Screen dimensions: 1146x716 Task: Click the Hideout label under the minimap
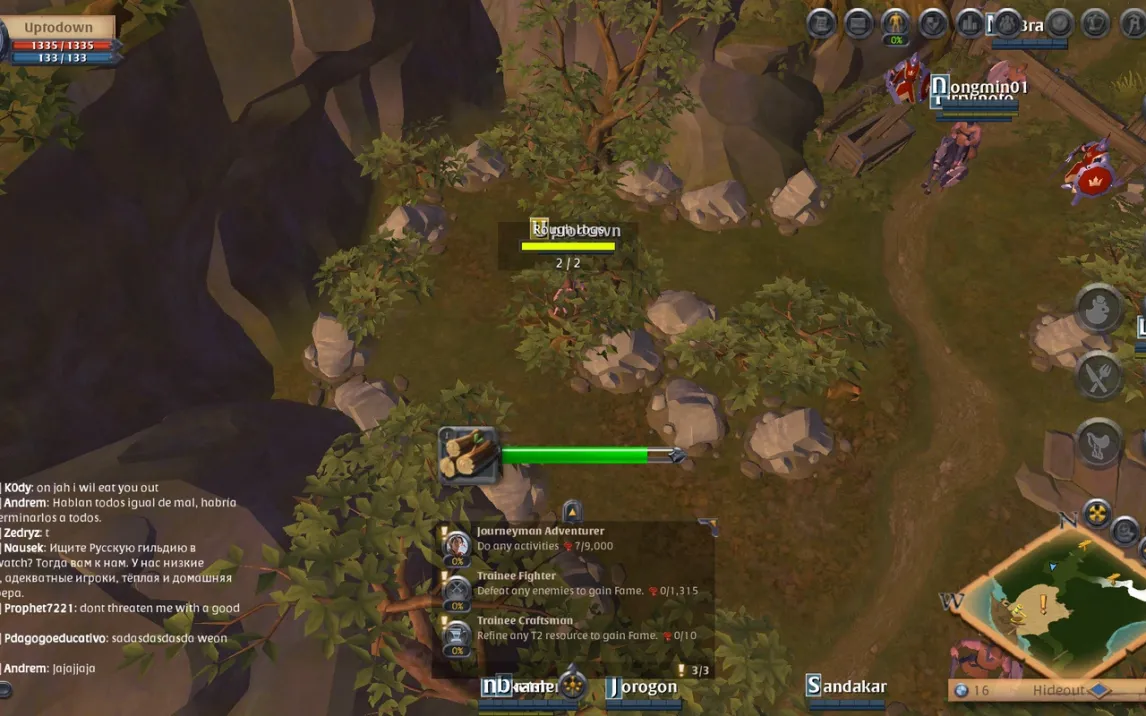[1060, 690]
